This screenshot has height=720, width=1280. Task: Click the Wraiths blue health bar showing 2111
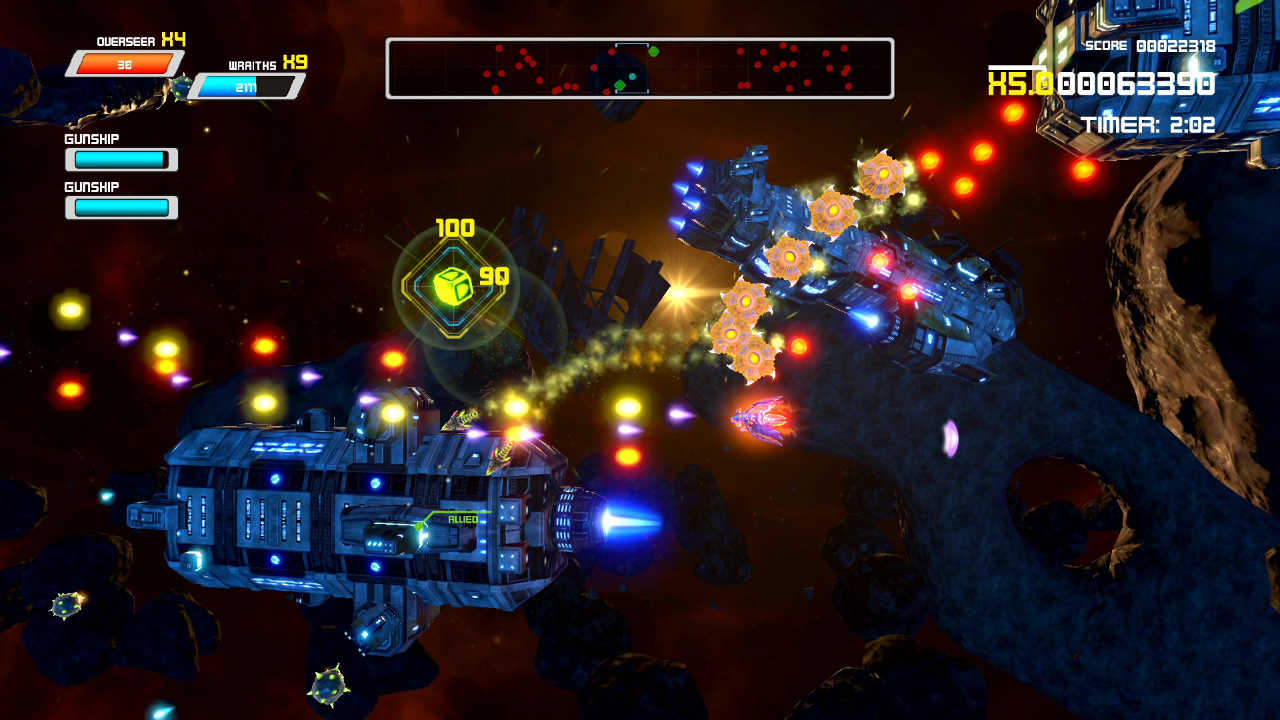pyautogui.click(x=230, y=88)
